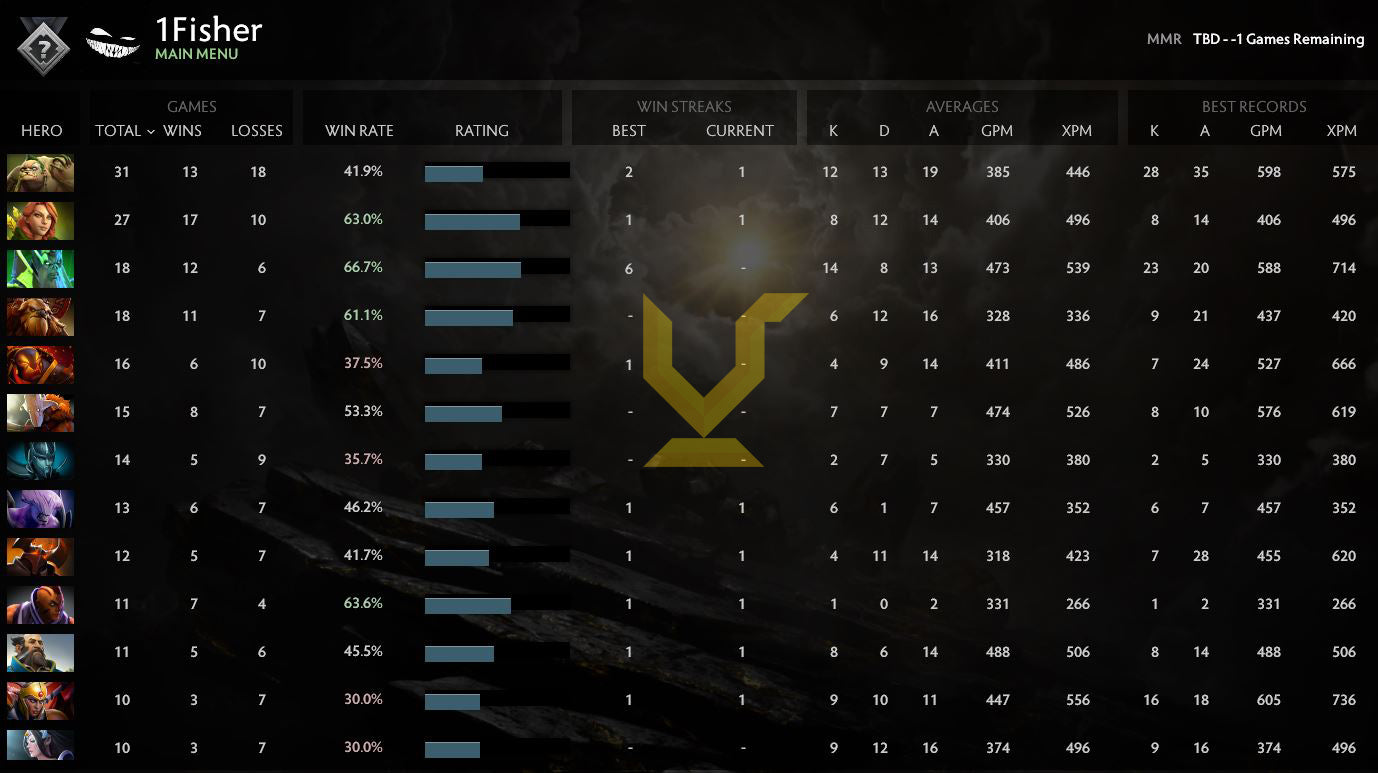Sort by GPM under Averages
1378x773 pixels.
[x=997, y=131]
